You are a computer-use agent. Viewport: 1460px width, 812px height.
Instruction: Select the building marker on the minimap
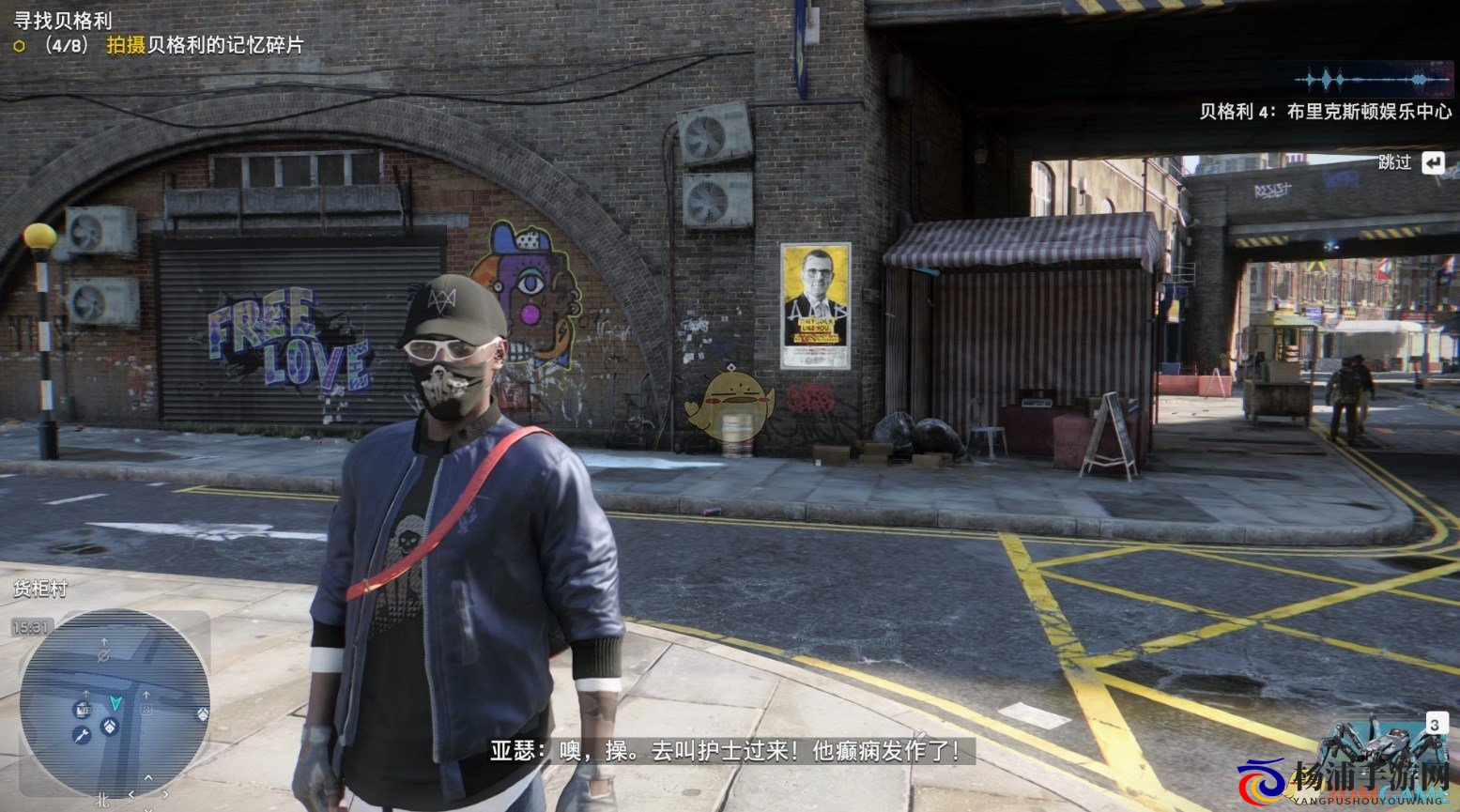click(83, 709)
